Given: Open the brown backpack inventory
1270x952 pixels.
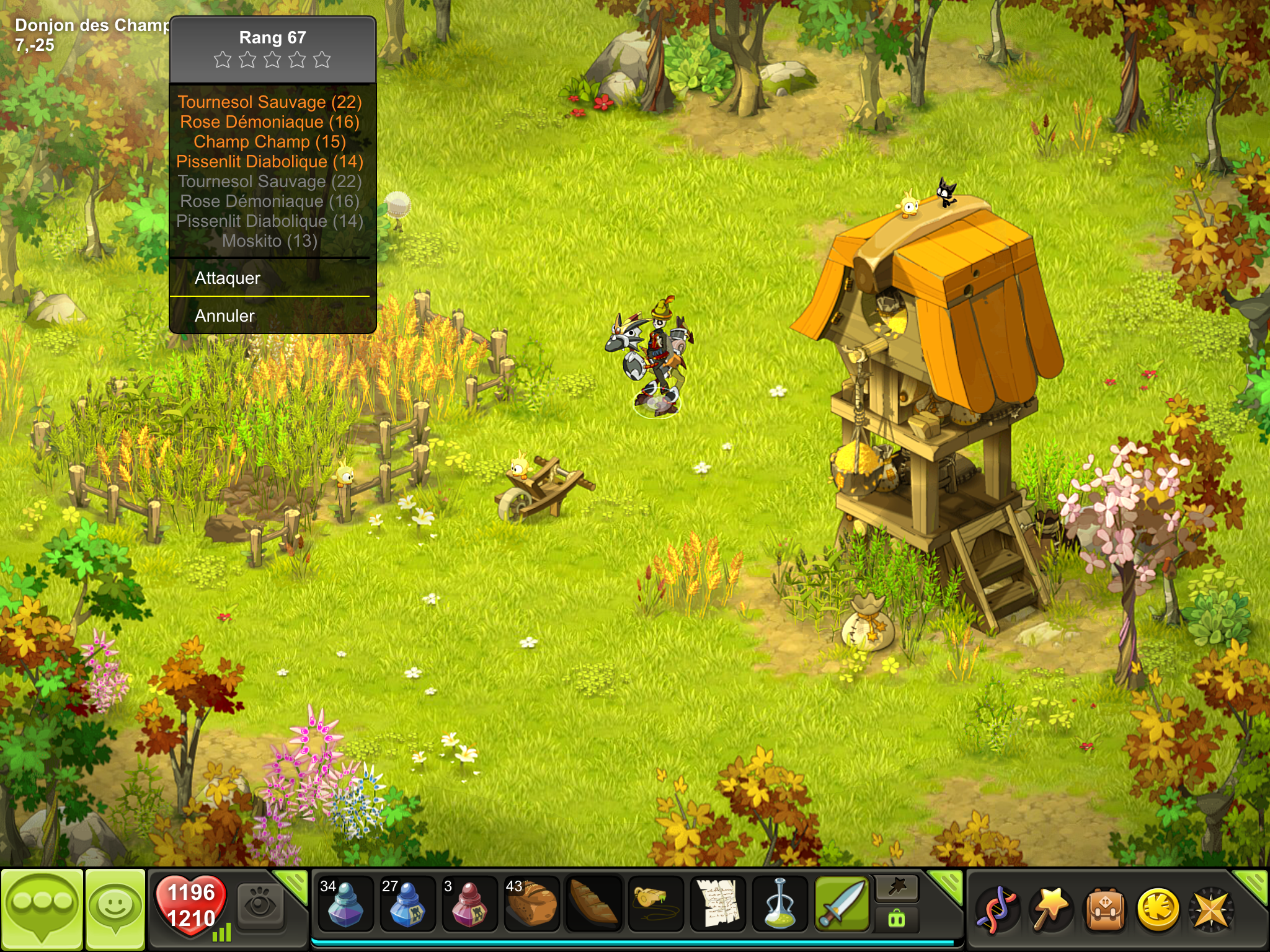Looking at the screenshot, I should click(1104, 910).
